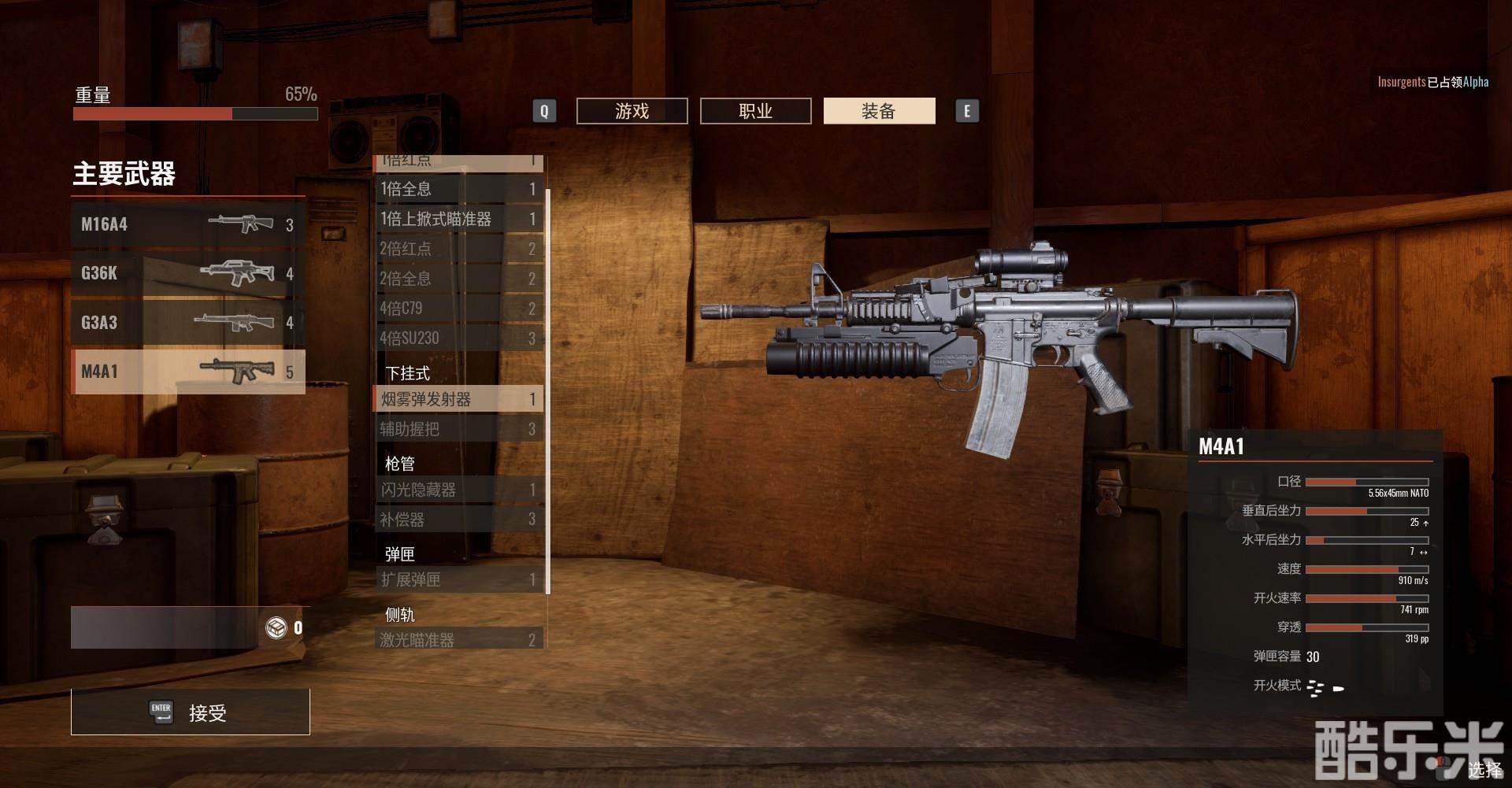1512x788 pixels.
Task: Equip the 闪光隐藏器 barrel attachment
Action: pyautogui.click(x=458, y=490)
